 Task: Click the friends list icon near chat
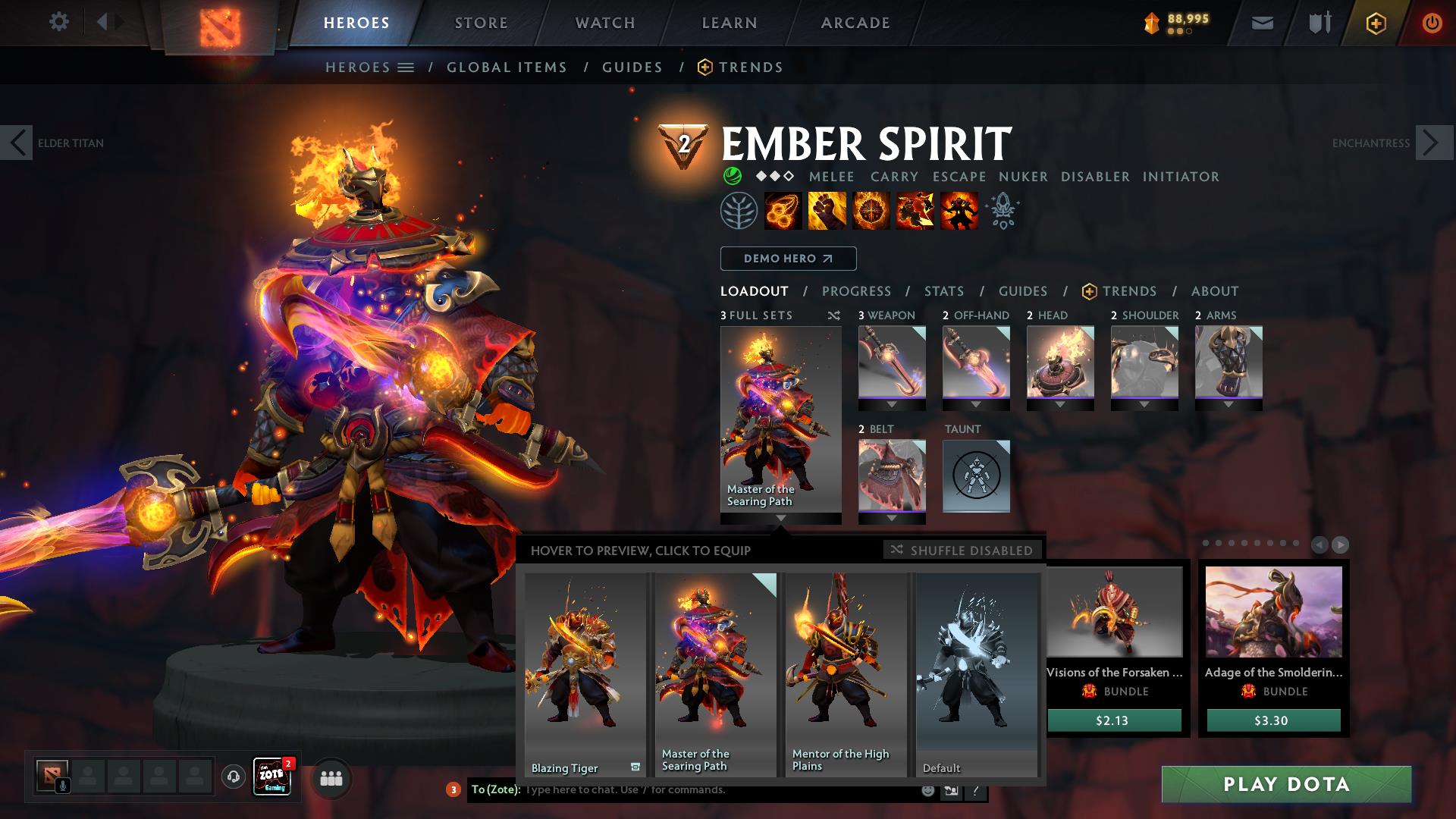tap(330, 778)
